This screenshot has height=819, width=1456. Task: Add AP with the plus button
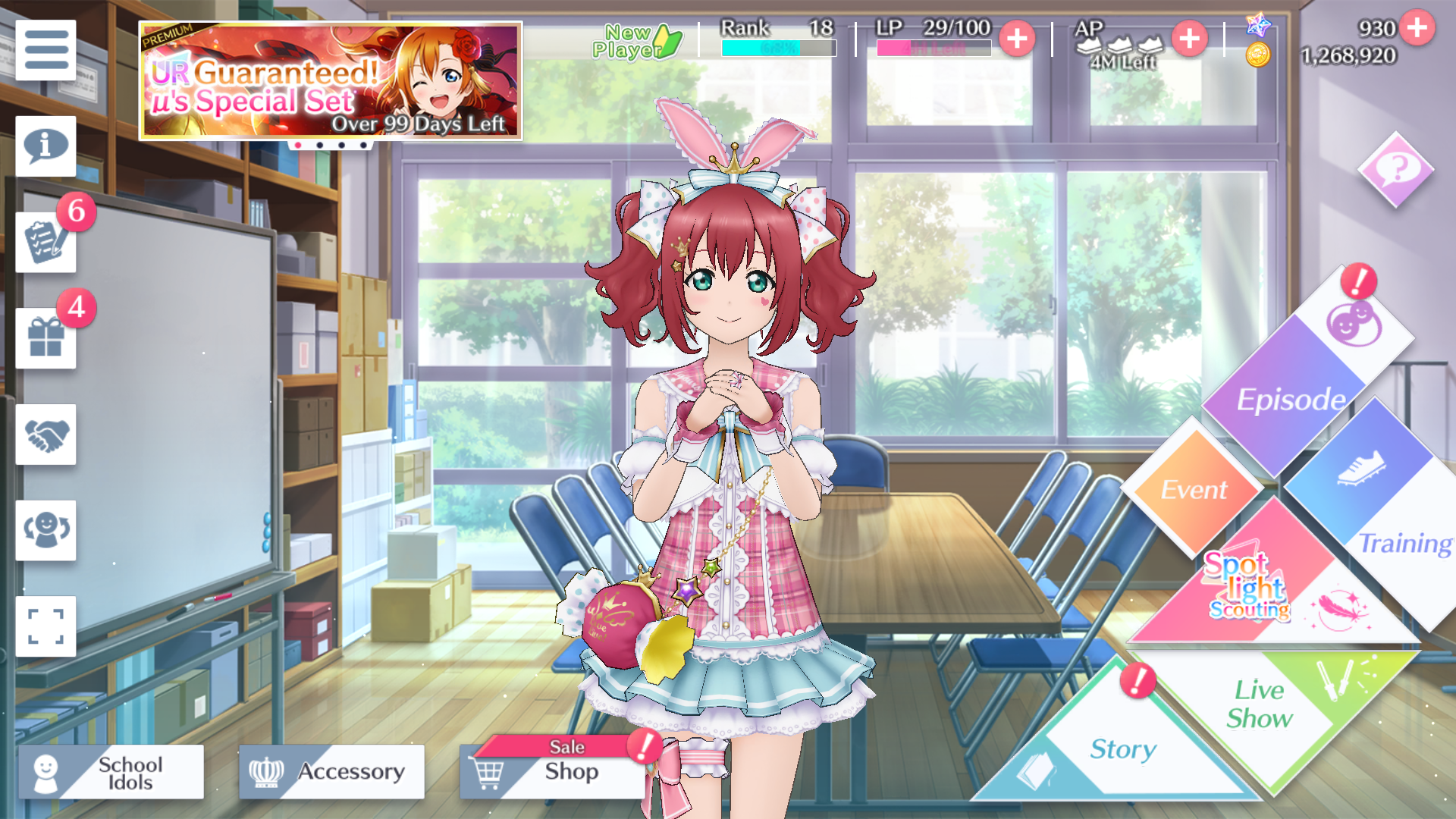pos(1189,39)
